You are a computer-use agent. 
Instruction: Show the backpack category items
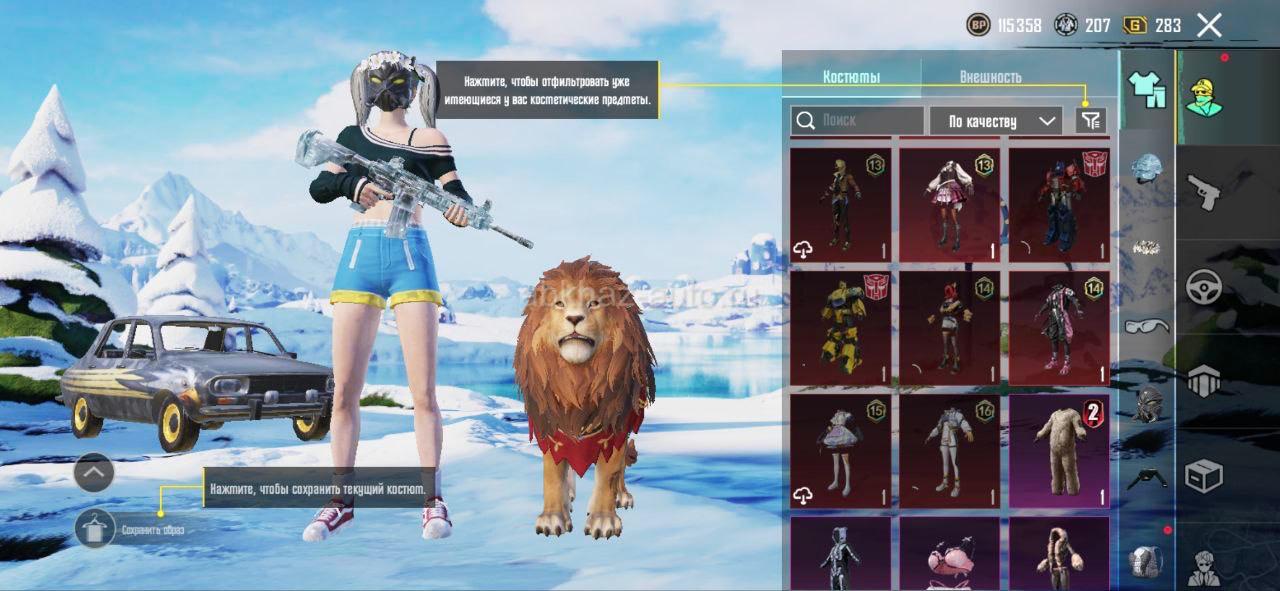(x=1146, y=560)
